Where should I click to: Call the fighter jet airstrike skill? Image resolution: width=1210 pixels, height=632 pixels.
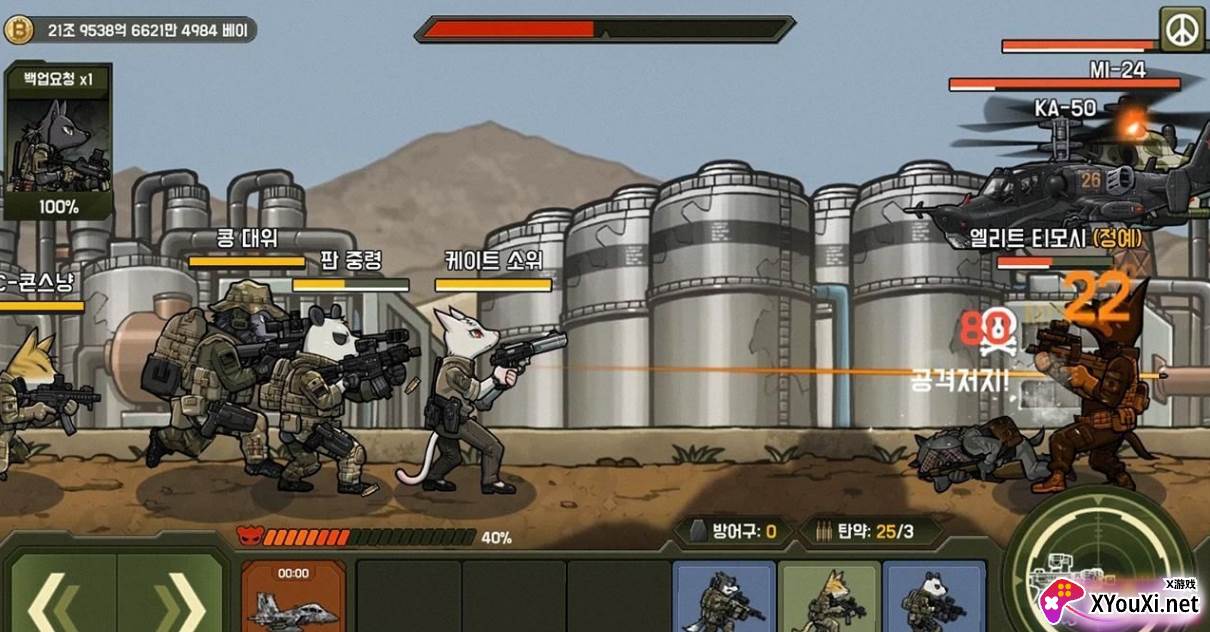click(293, 597)
